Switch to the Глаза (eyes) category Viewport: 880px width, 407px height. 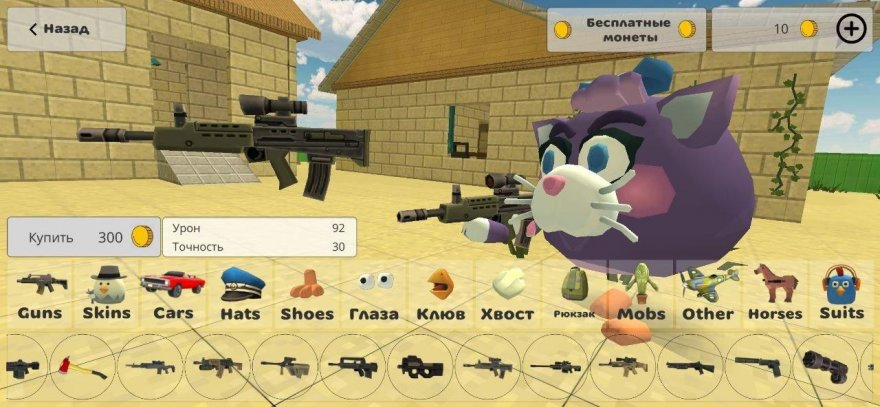pos(374,294)
